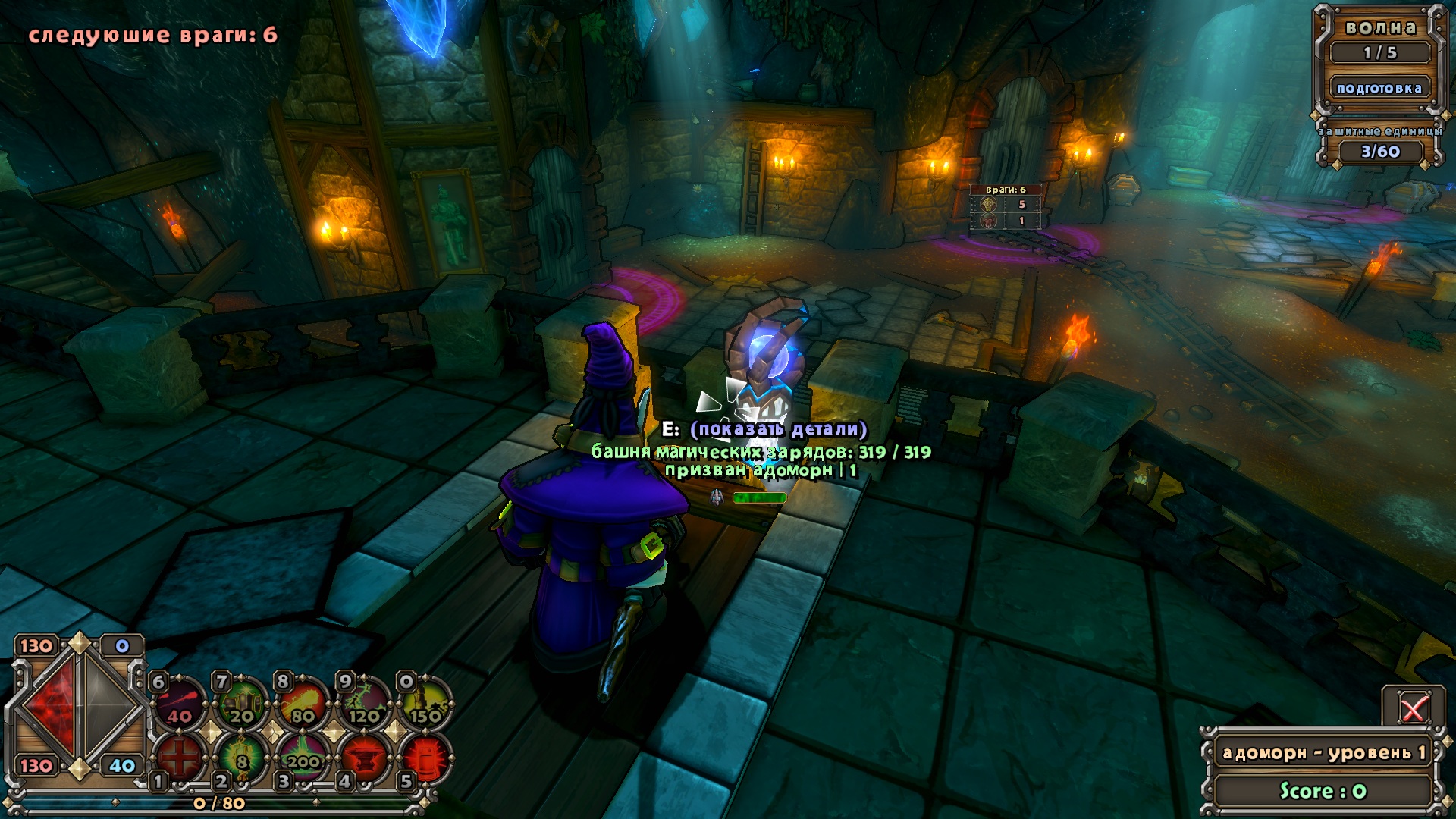Viewport: 1456px width, 819px height.
Task: Use the green burst ability costing 200
Action: pos(303,757)
